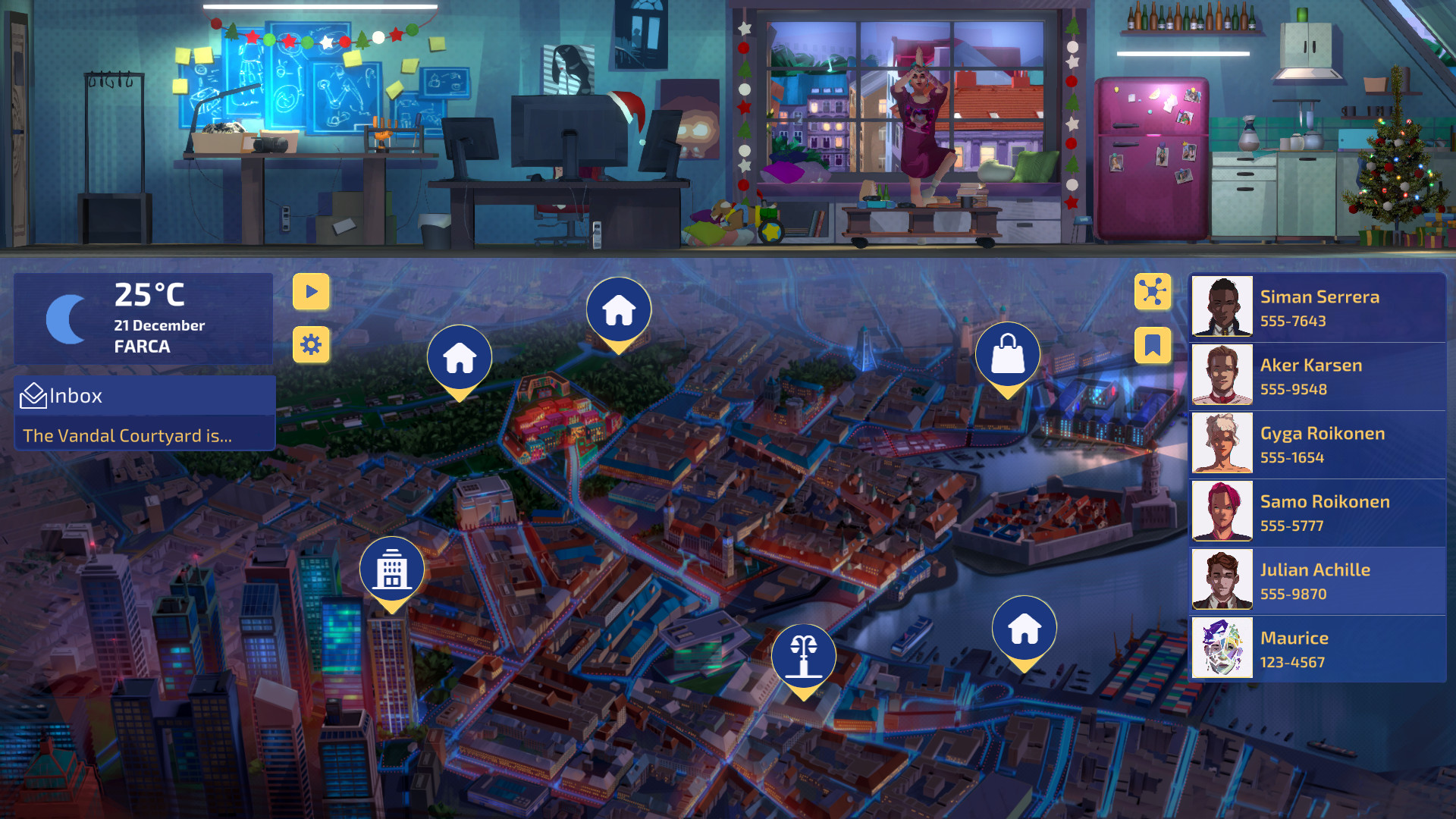Click Aker Karsen's portrait thumbnail
The height and width of the screenshot is (819, 1456).
1222,375
